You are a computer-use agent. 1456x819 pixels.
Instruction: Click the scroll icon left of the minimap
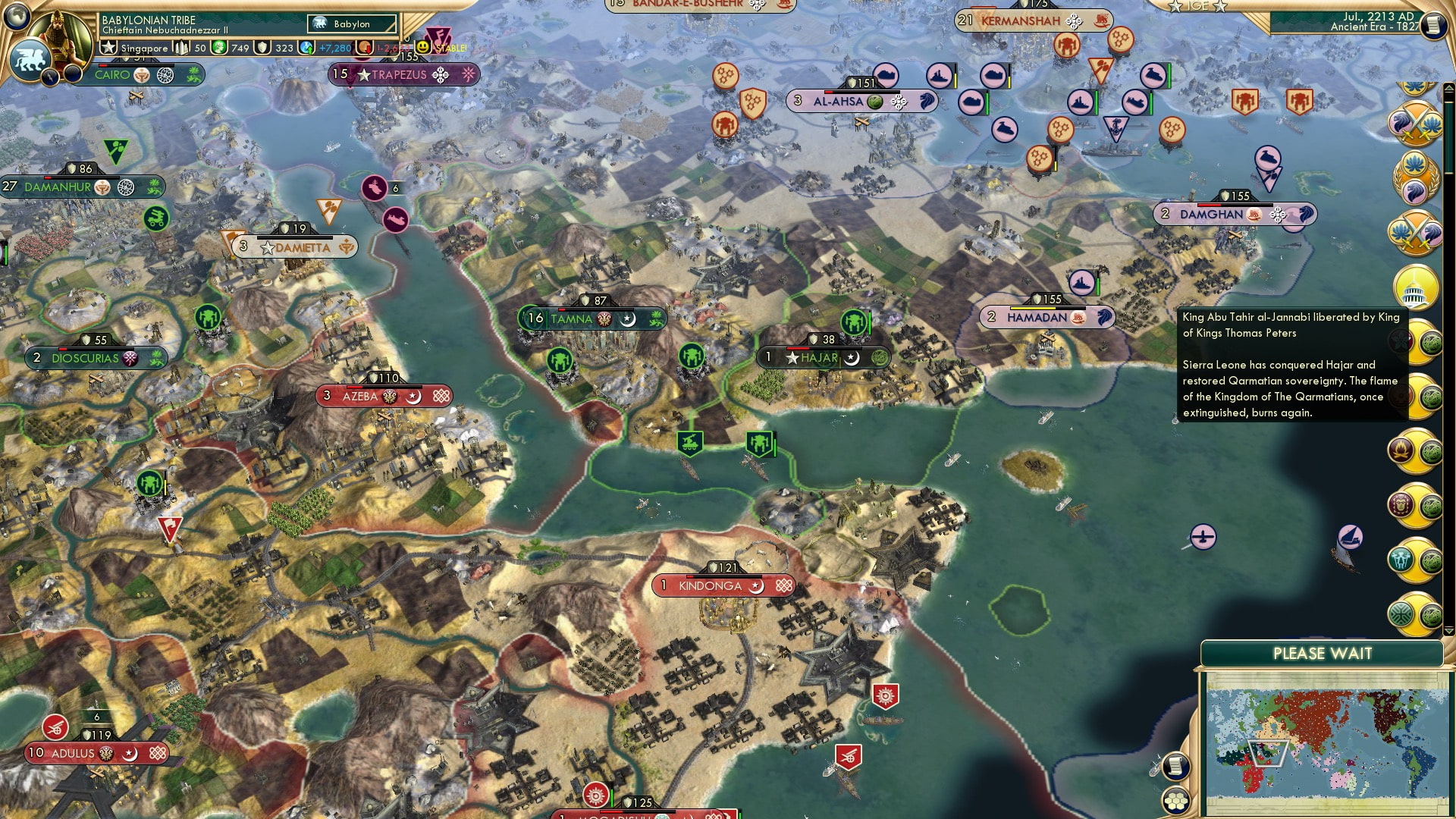[x=1177, y=767]
